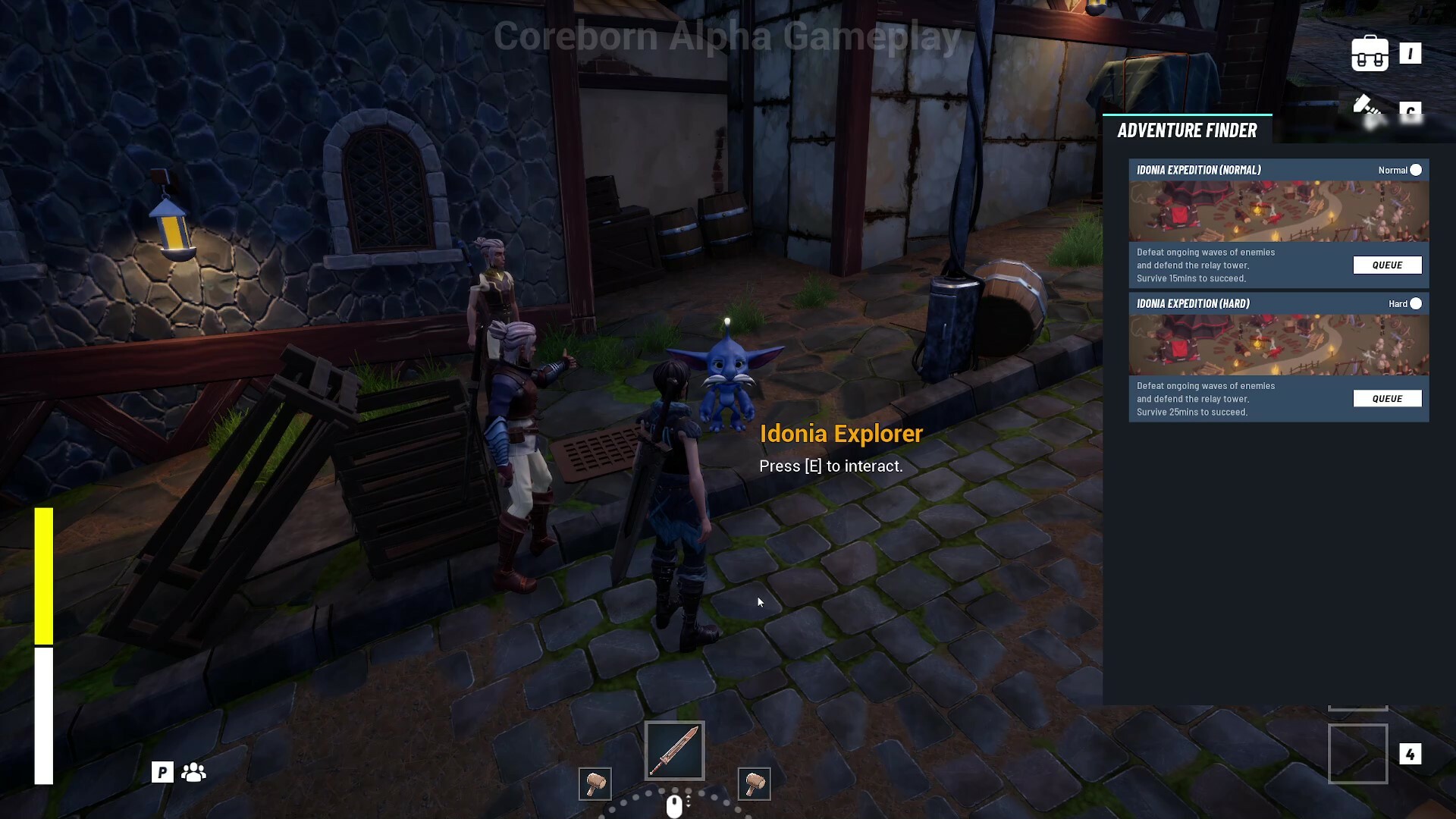Click the mouse scroll indicator

click(x=673, y=805)
